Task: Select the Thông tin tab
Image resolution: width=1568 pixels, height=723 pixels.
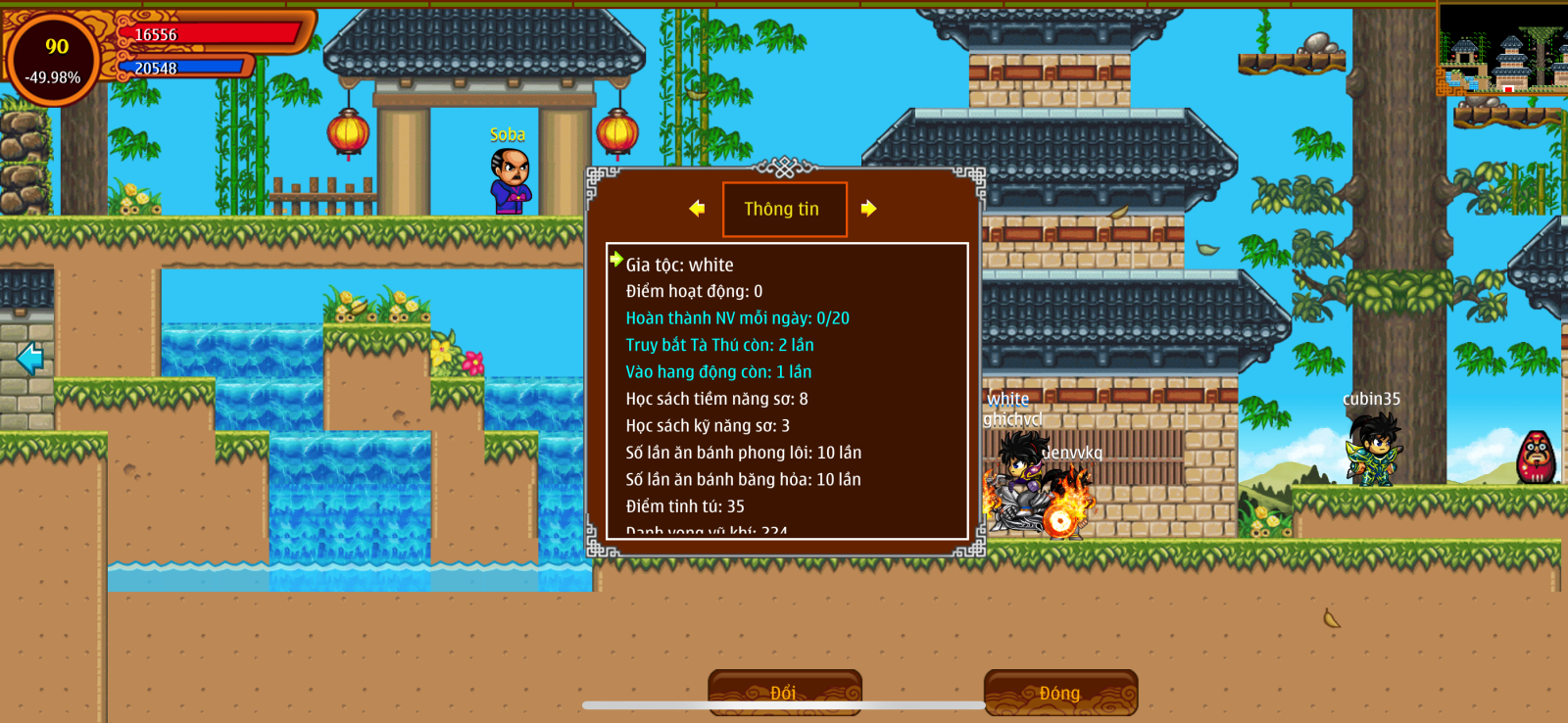Action: coord(783,209)
